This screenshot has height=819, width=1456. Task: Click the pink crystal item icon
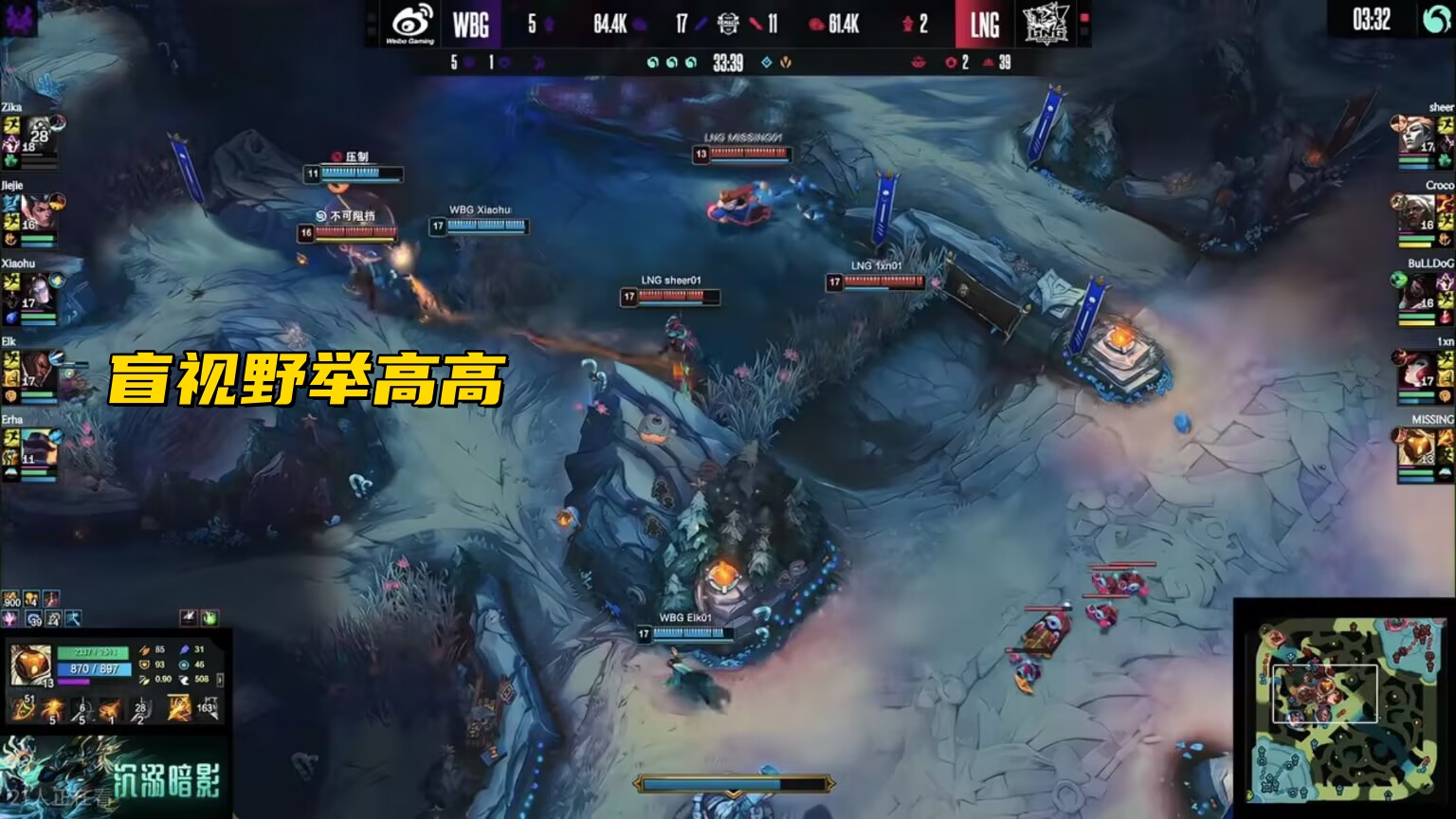coord(10,619)
